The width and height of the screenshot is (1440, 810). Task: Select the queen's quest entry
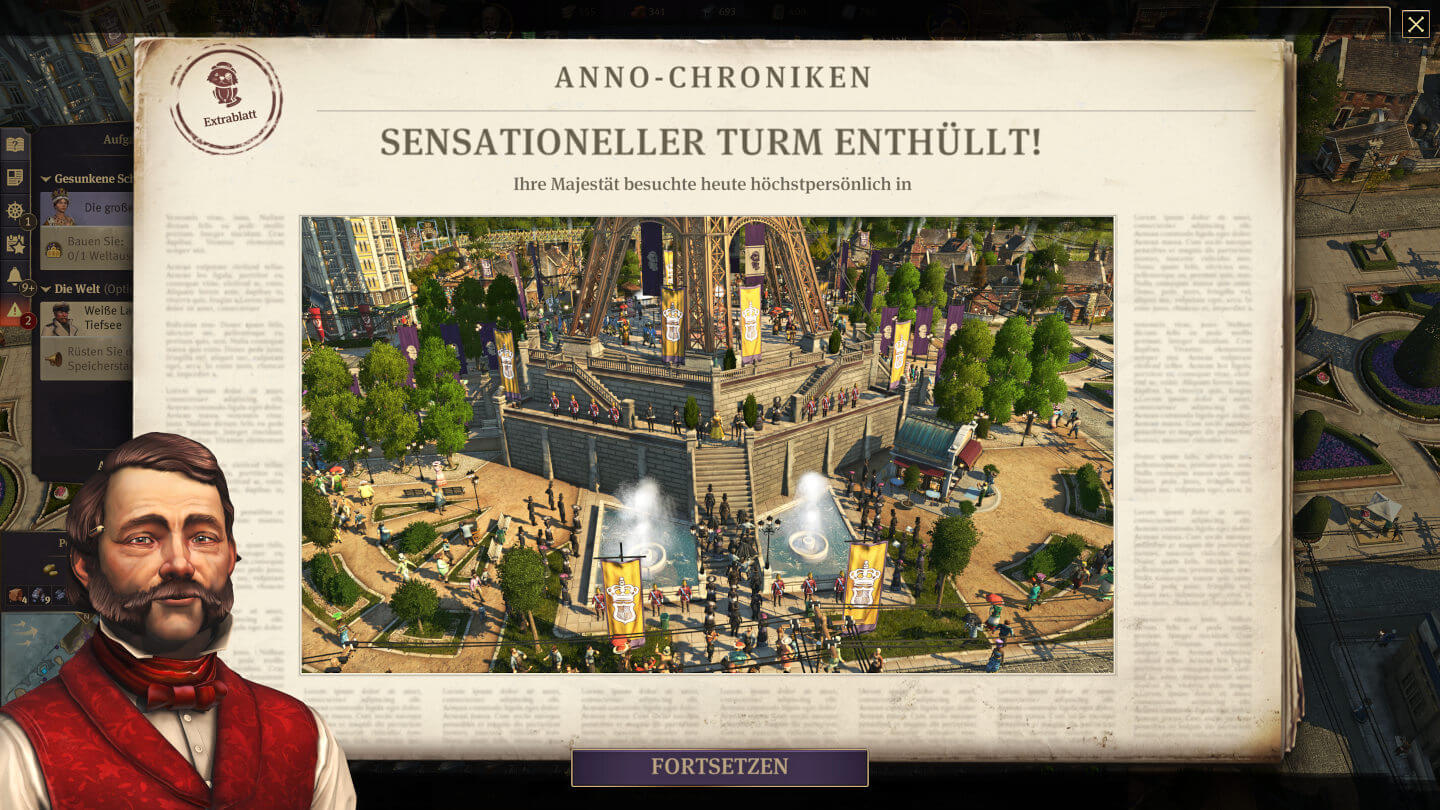tap(90, 207)
